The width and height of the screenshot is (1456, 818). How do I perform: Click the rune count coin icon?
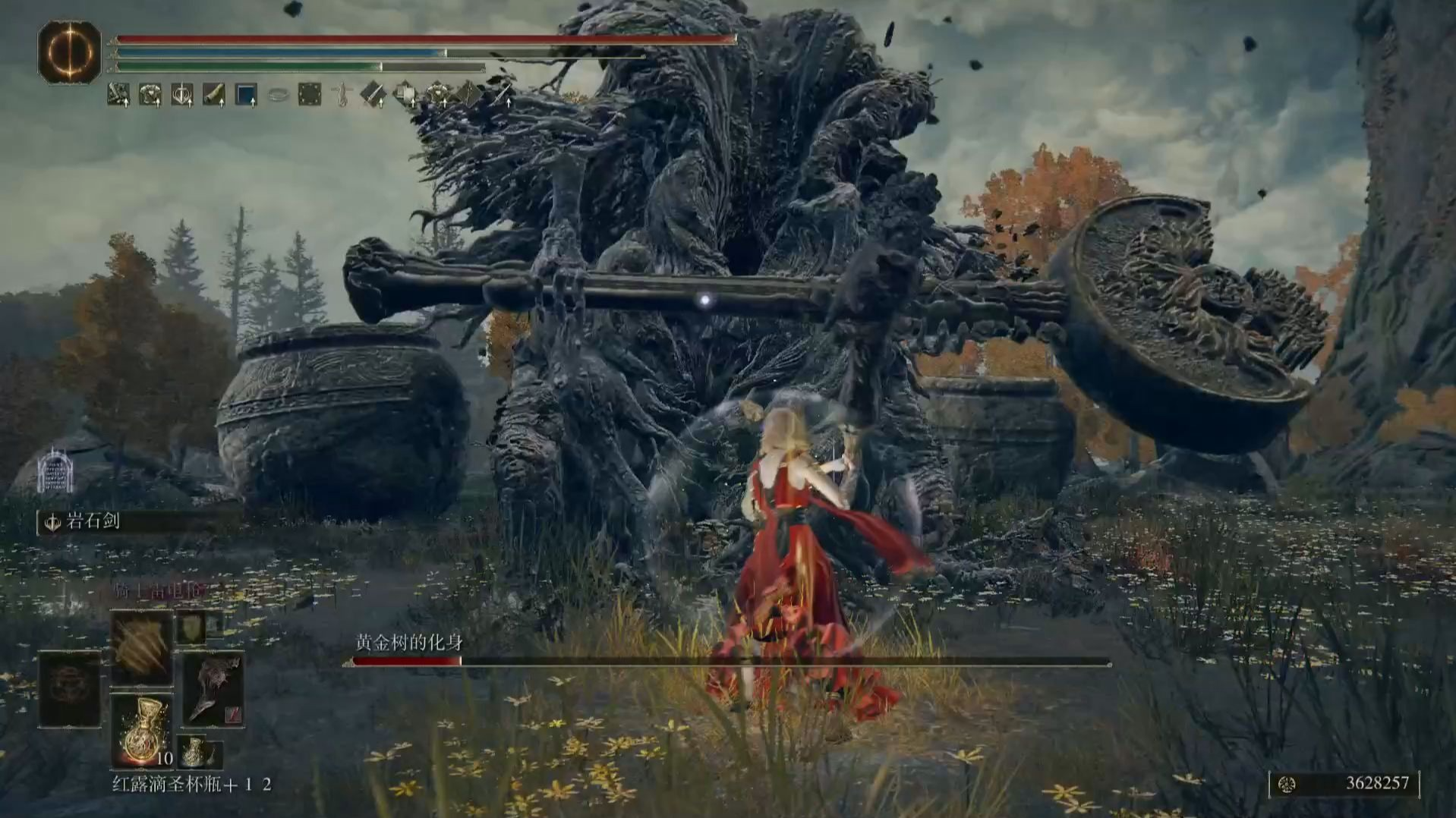pyautogui.click(x=1286, y=784)
